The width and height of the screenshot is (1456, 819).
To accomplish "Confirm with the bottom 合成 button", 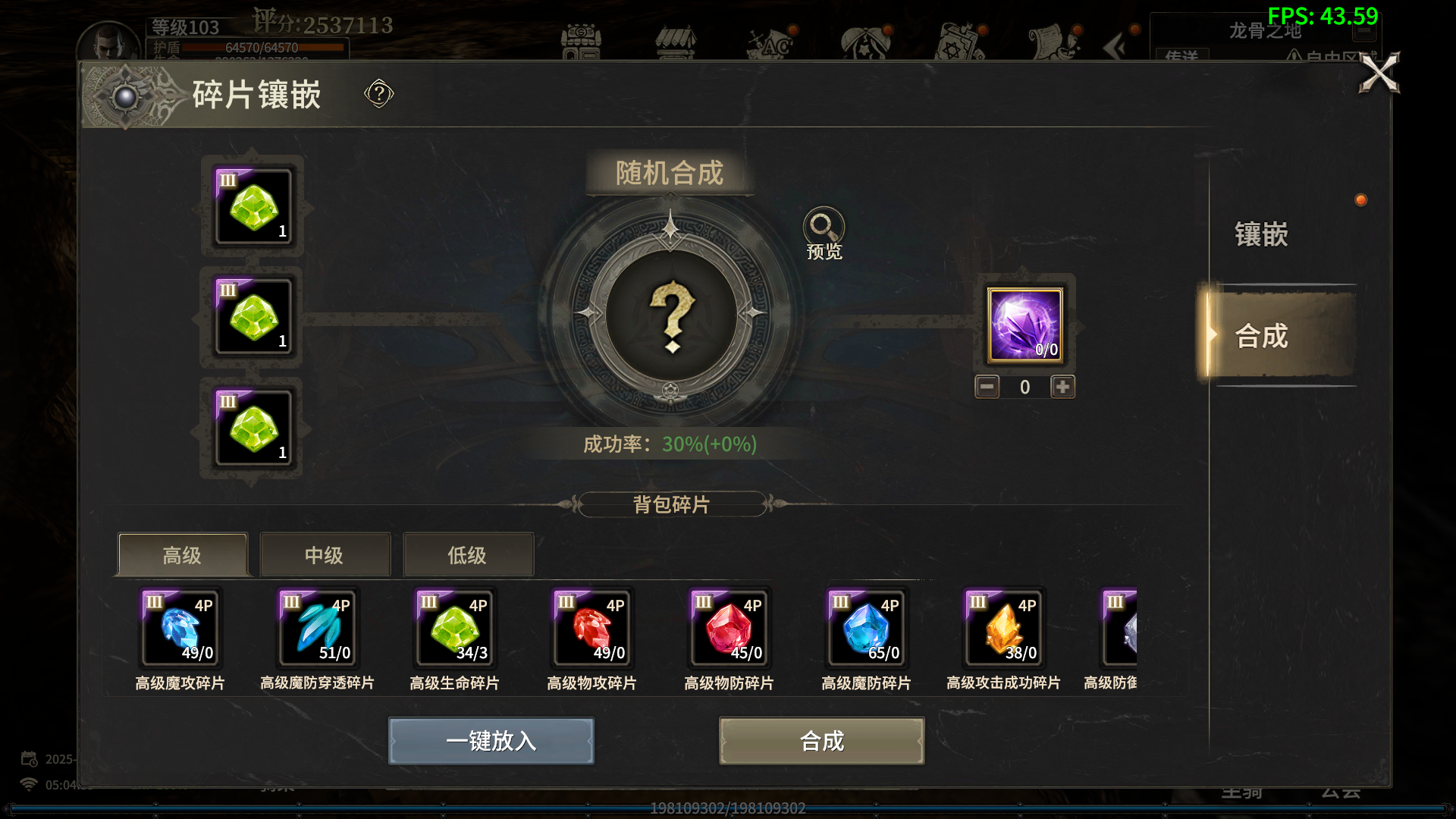I will click(x=821, y=740).
